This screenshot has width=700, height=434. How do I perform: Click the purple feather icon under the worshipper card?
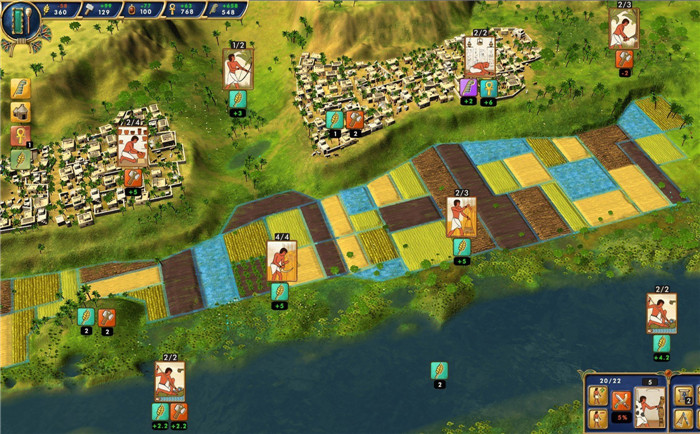pos(468,88)
